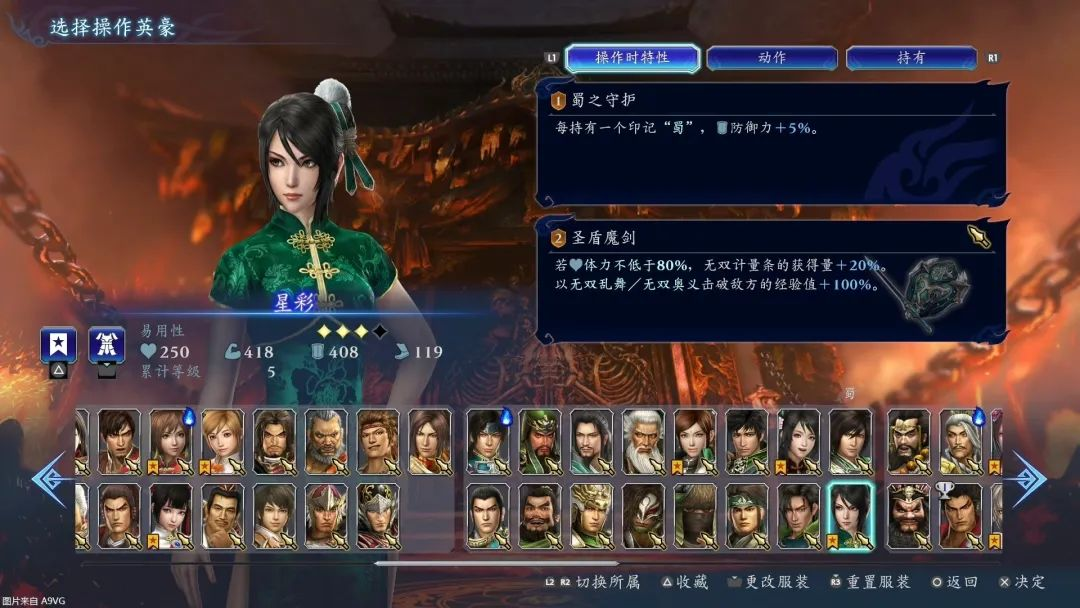The width and height of the screenshot is (1080, 608).
Task: Select the golden-helmet warrior portrait
Action: coord(592,515)
